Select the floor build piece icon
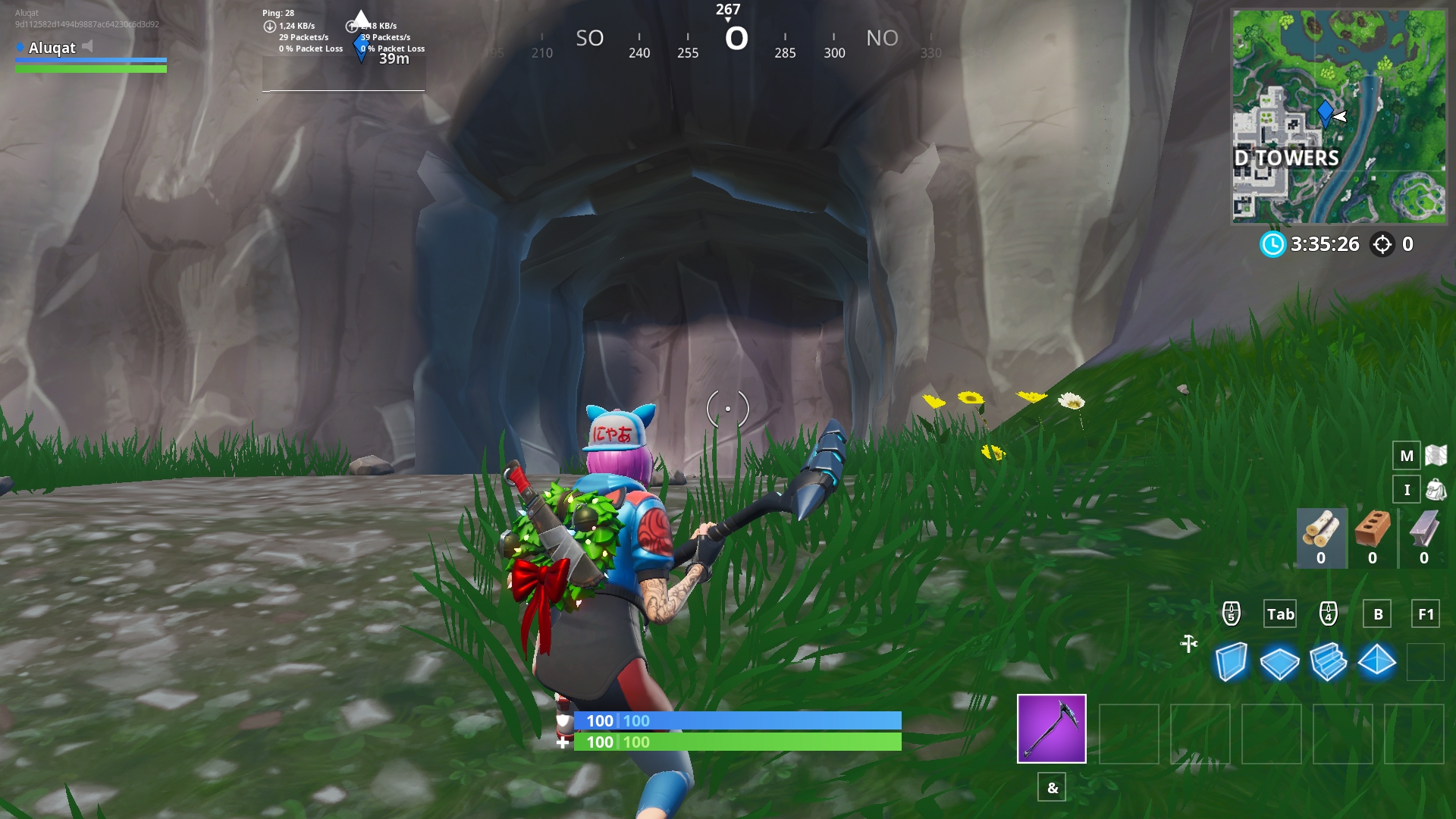Viewport: 1456px width, 819px height. click(x=1281, y=662)
